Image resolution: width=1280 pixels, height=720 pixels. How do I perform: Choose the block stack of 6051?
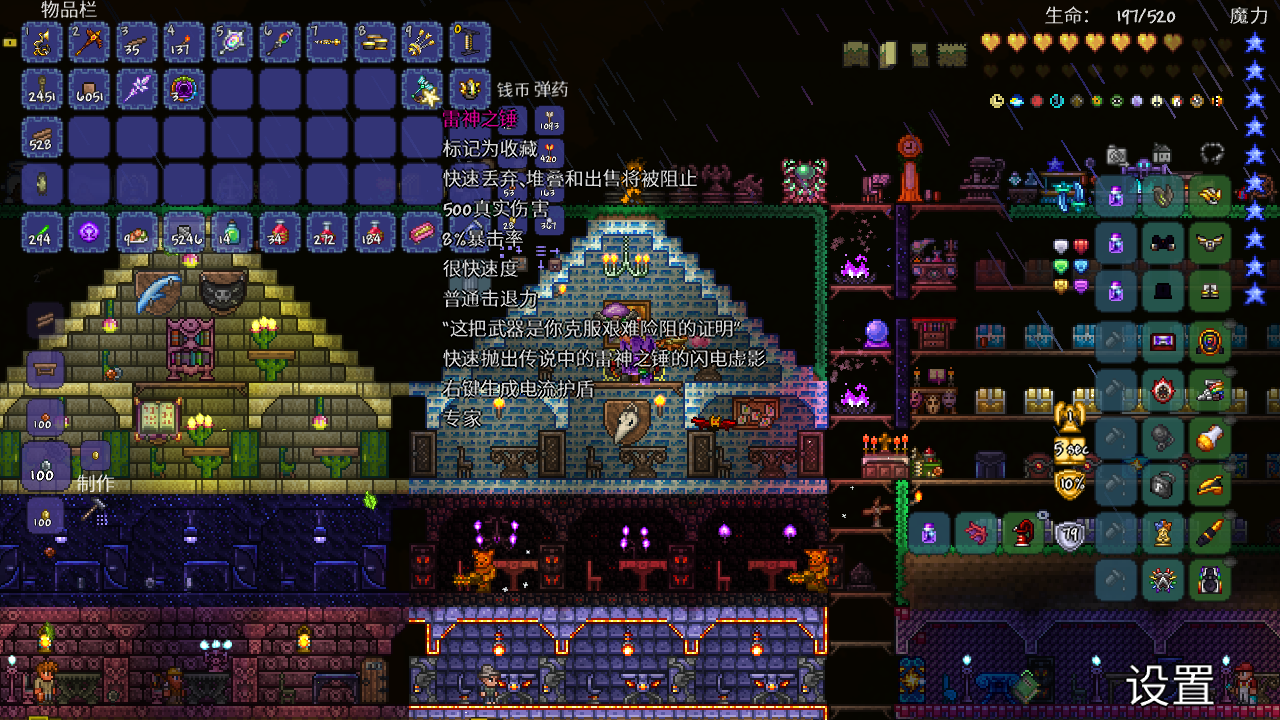tap(90, 90)
